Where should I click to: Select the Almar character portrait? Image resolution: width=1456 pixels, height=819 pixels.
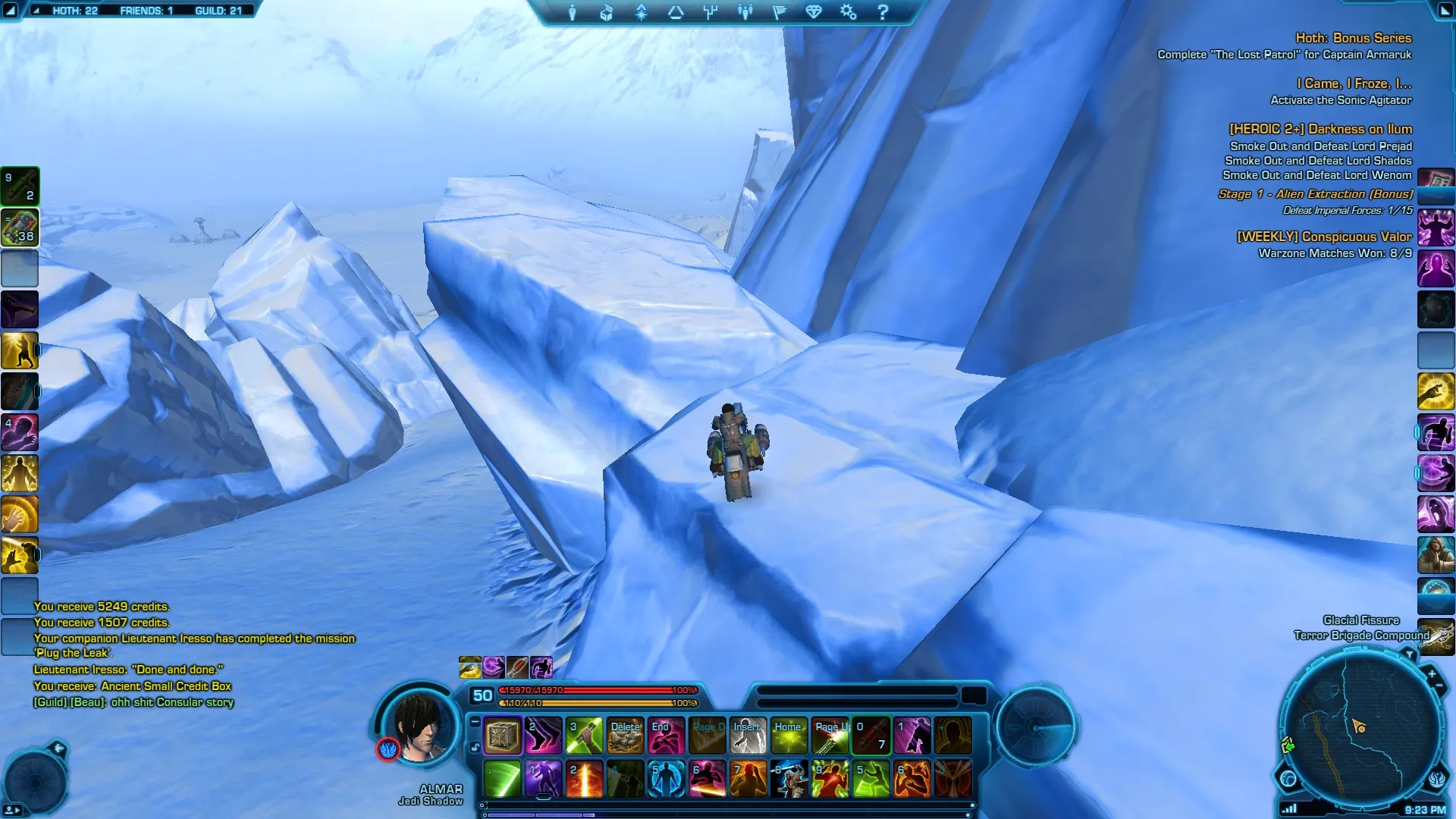419,726
